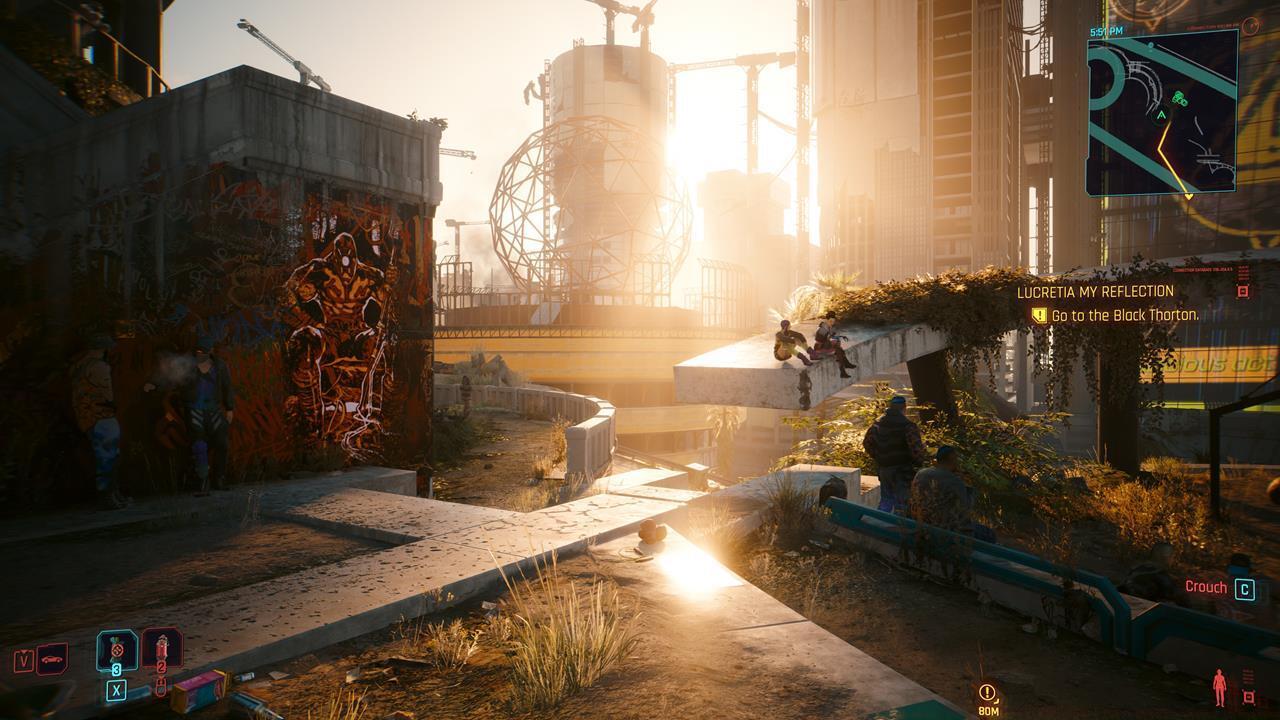Image resolution: width=1280 pixels, height=720 pixels.
Task: Select the Lucretia My Reflection quest title
Action: (x=1095, y=292)
